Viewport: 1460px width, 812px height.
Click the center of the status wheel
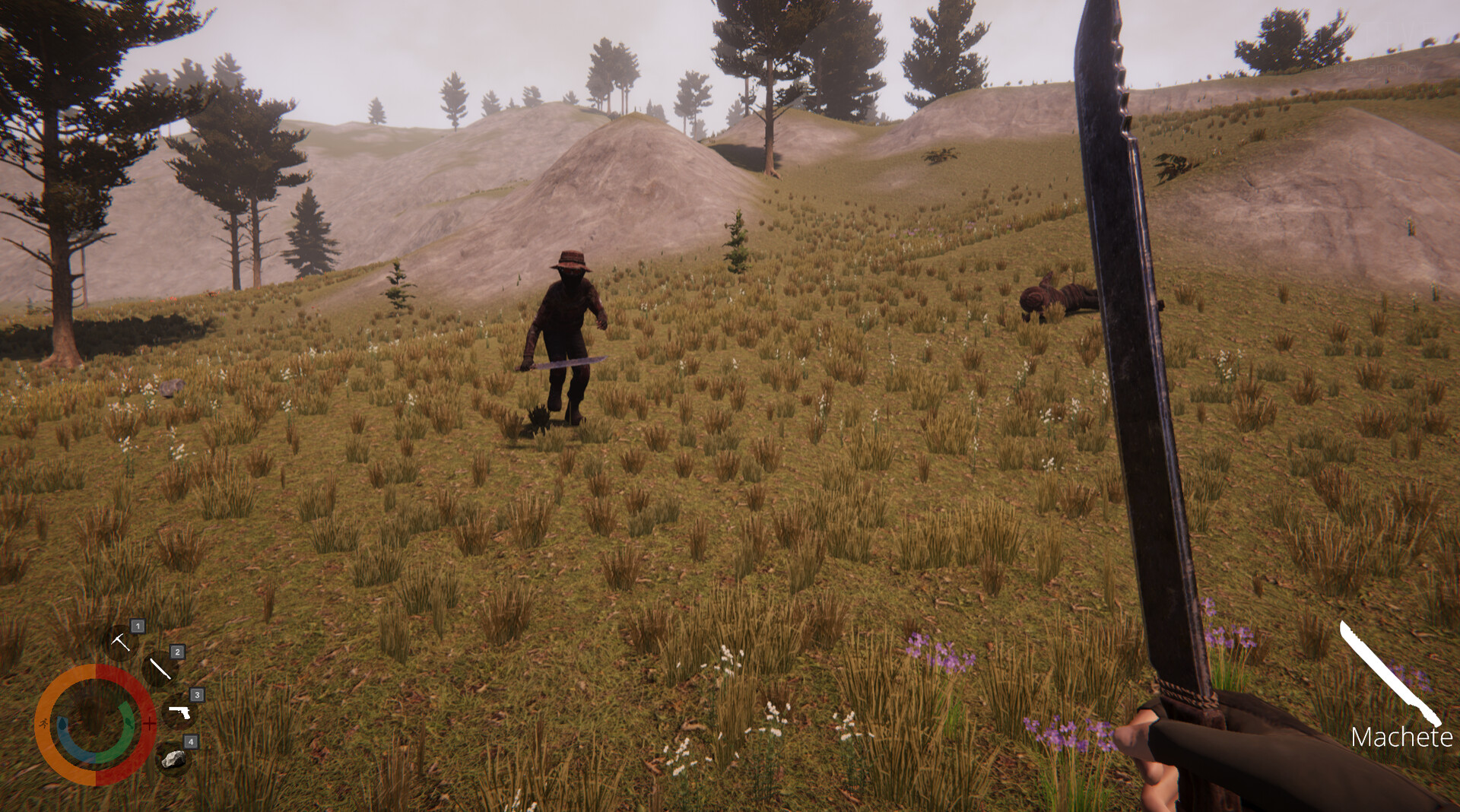pyautogui.click(x=94, y=724)
